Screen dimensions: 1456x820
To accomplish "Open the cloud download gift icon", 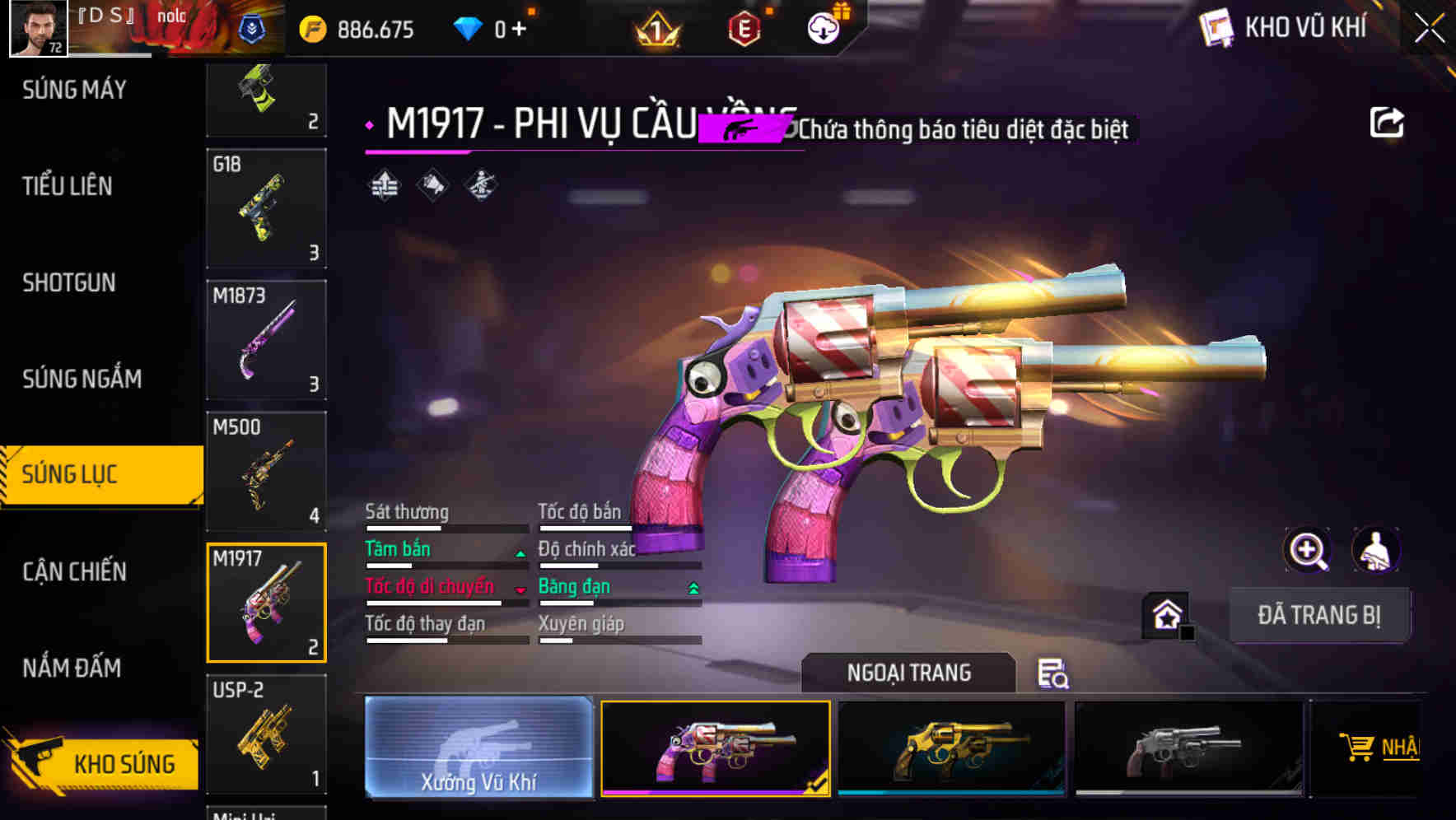I will point(823,26).
